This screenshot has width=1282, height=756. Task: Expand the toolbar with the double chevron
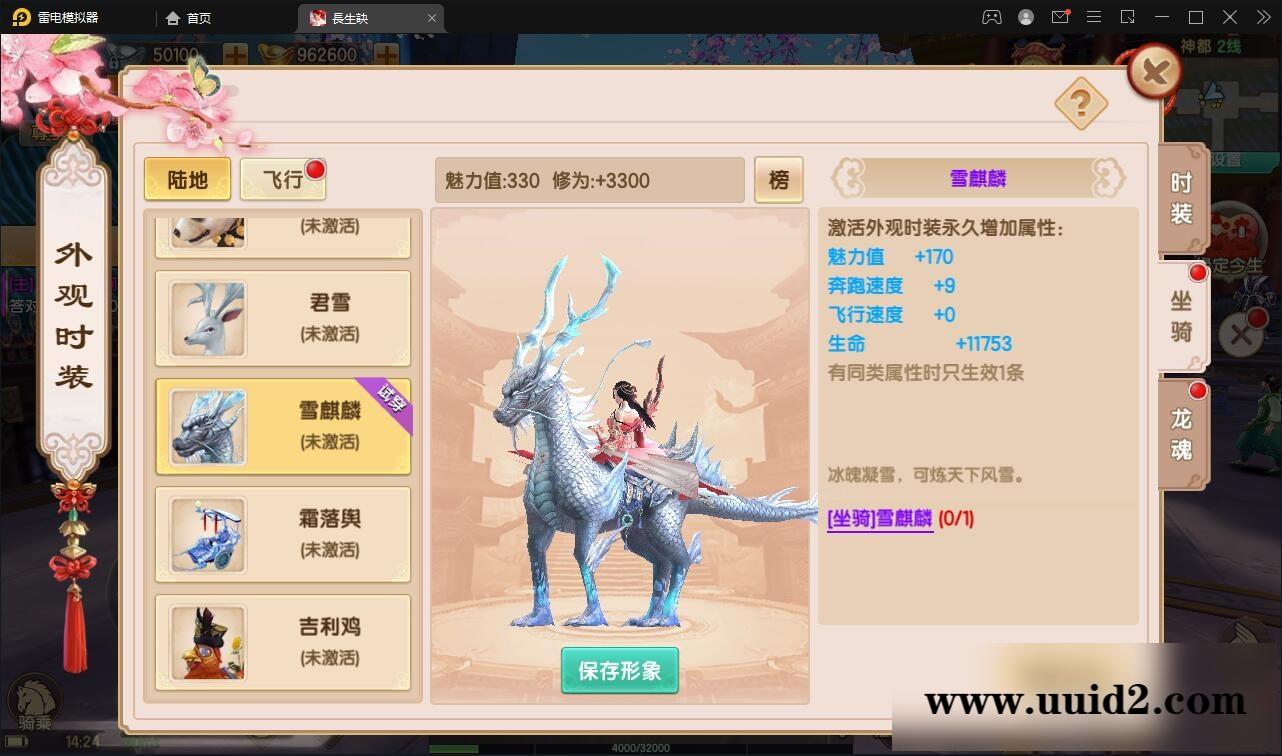(1262, 17)
